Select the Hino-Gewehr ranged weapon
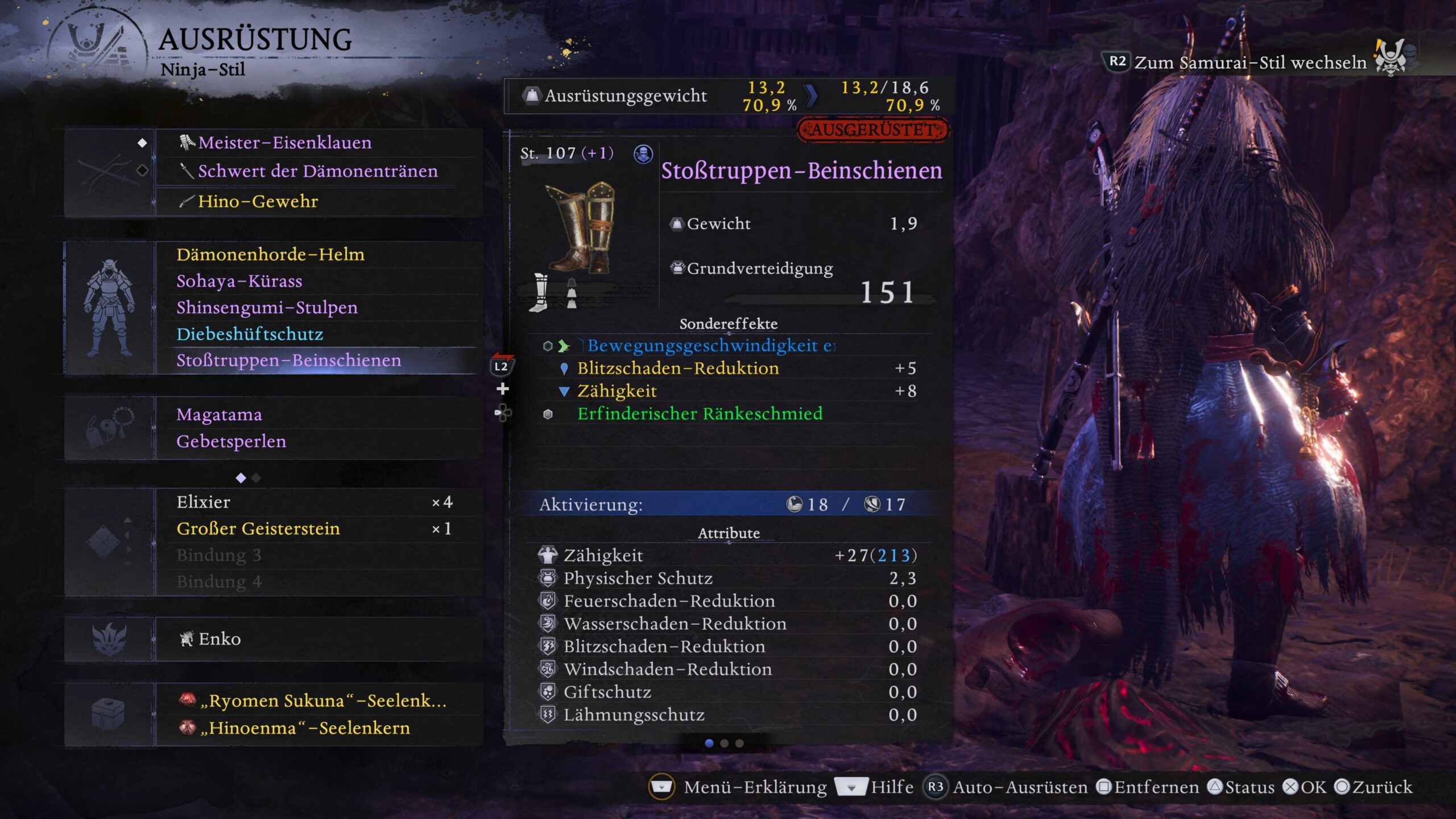 258,201
